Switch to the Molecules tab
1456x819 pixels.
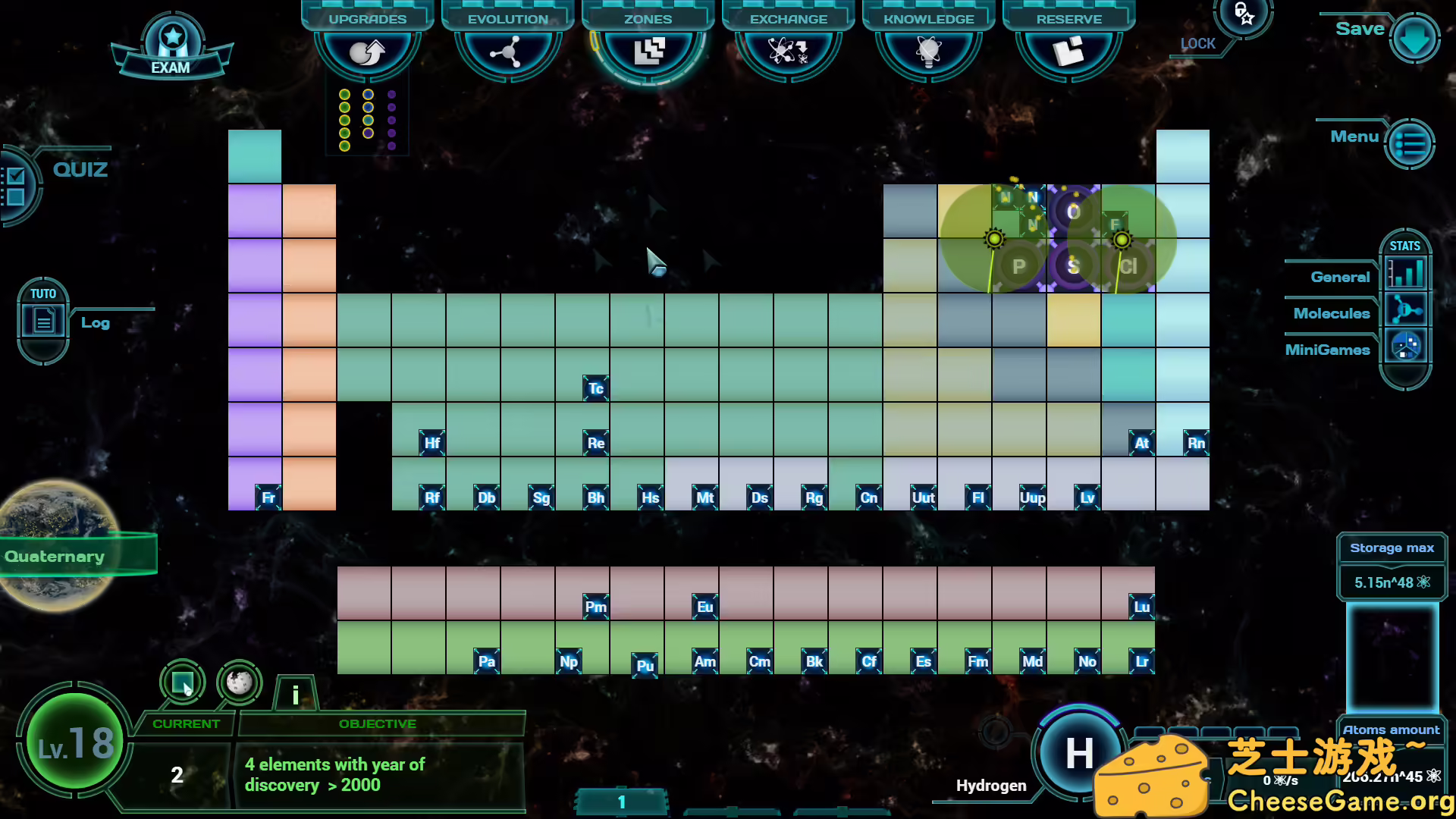point(1406,309)
